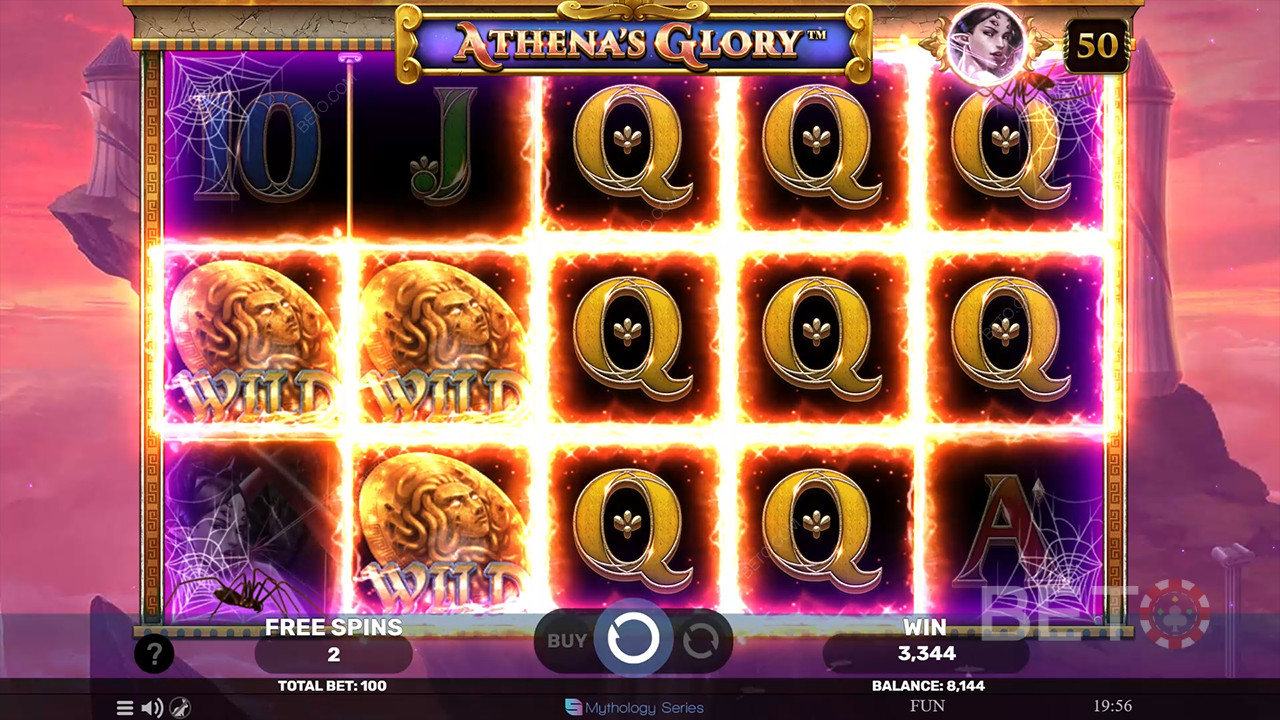Screen dimensions: 1280x720
Task: Open the BUY feature option
Action: point(566,640)
